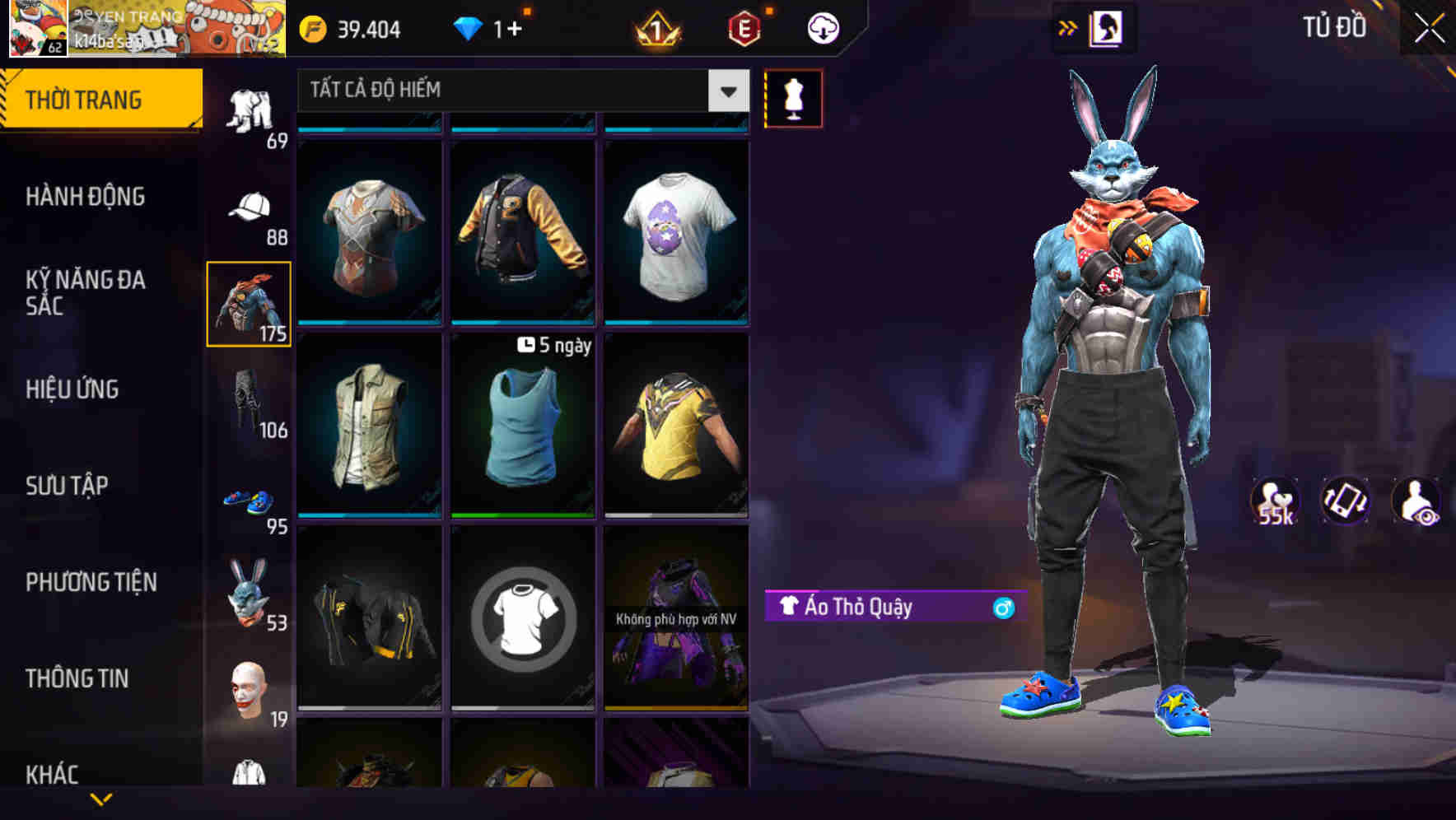Screen dimensions: 1456x820
Task: Switch to the SƯU TẬP section
Action: tap(66, 486)
